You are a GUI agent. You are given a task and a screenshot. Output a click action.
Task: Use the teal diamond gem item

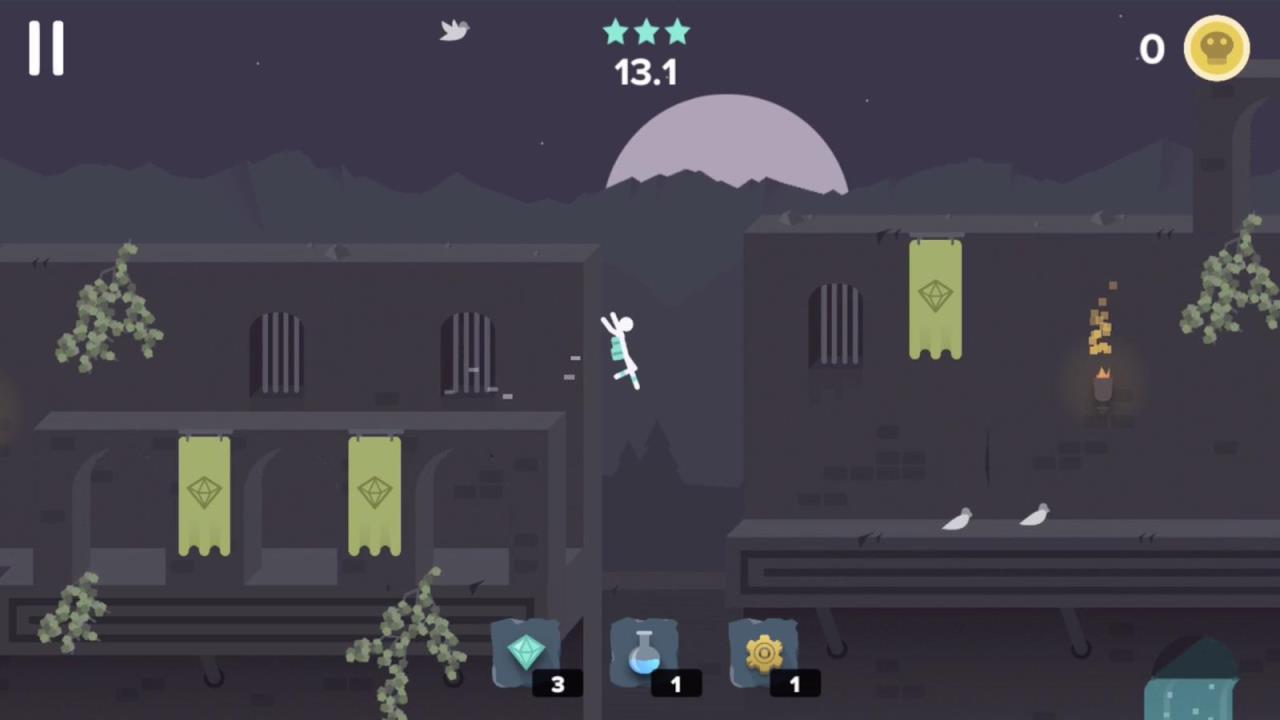pos(526,653)
